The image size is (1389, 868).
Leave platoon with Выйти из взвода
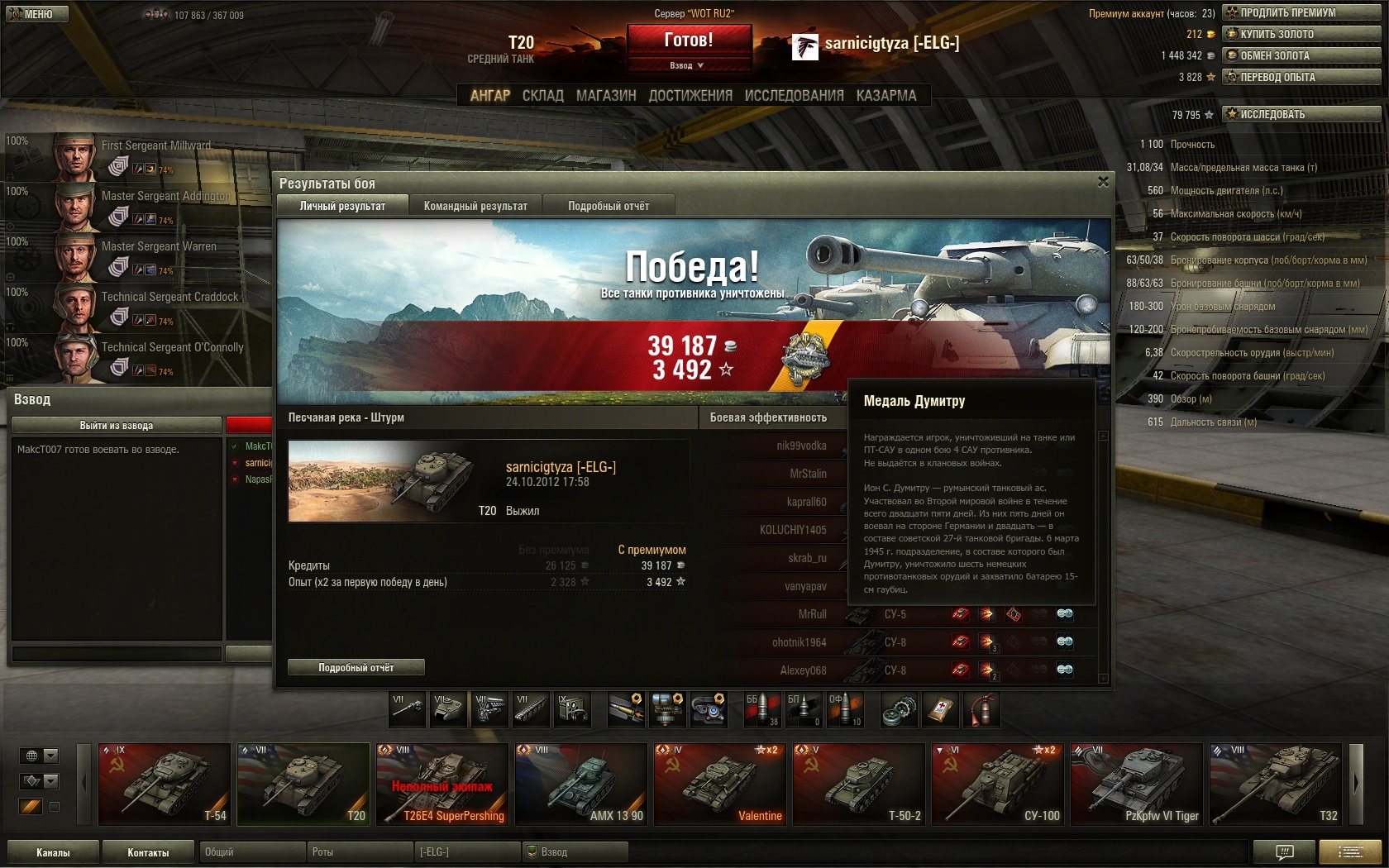coord(117,425)
